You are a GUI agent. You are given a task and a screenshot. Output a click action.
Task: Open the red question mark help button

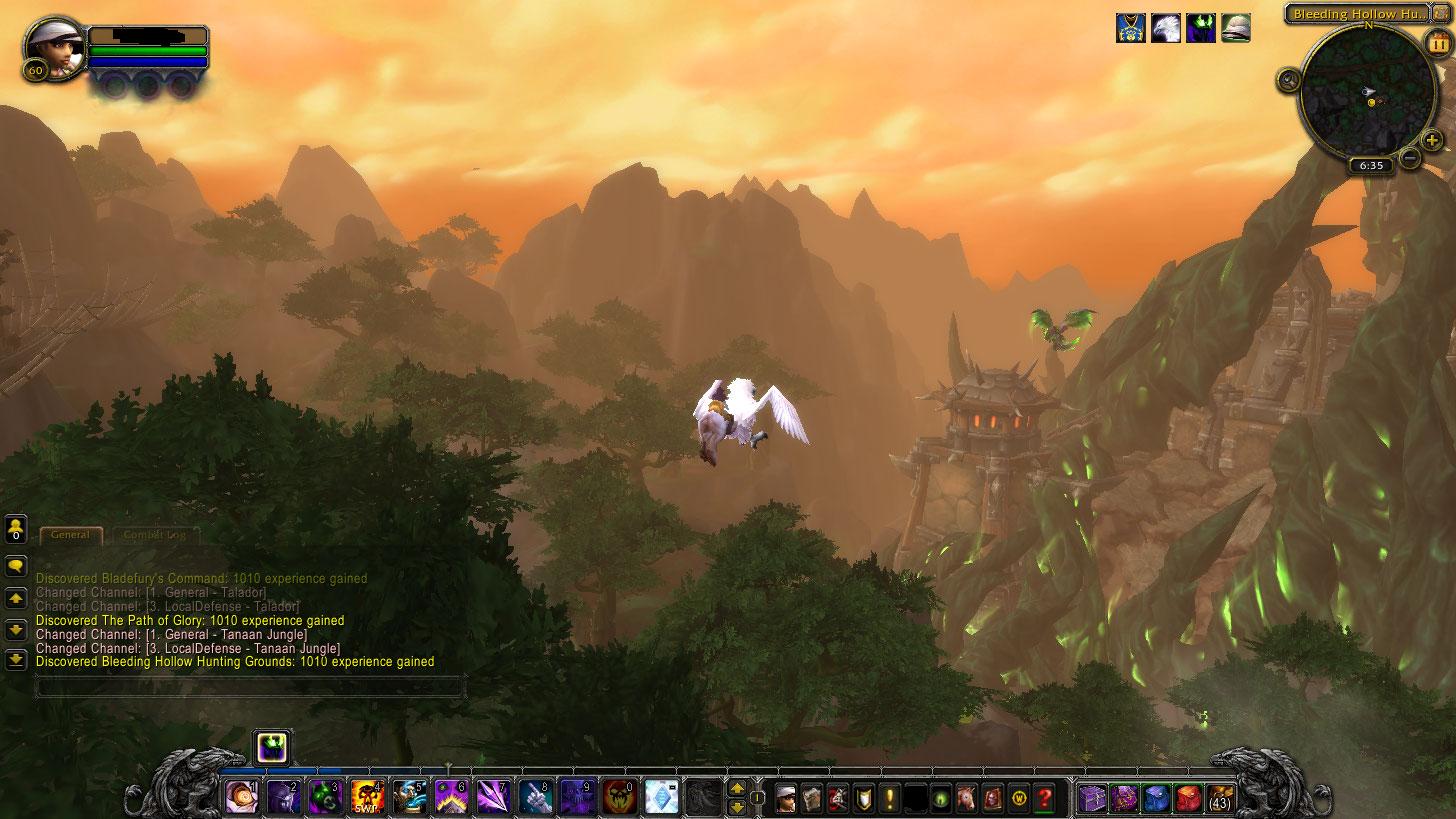1045,798
